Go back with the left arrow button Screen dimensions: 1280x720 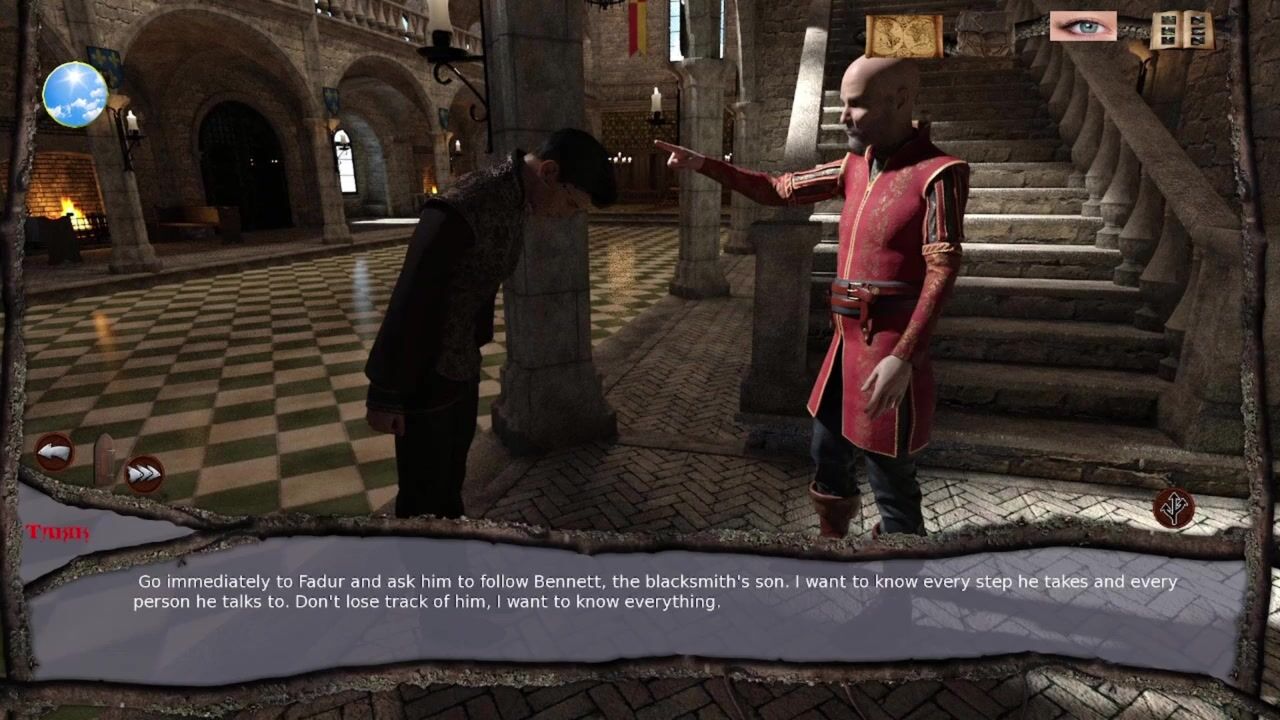[x=54, y=453]
